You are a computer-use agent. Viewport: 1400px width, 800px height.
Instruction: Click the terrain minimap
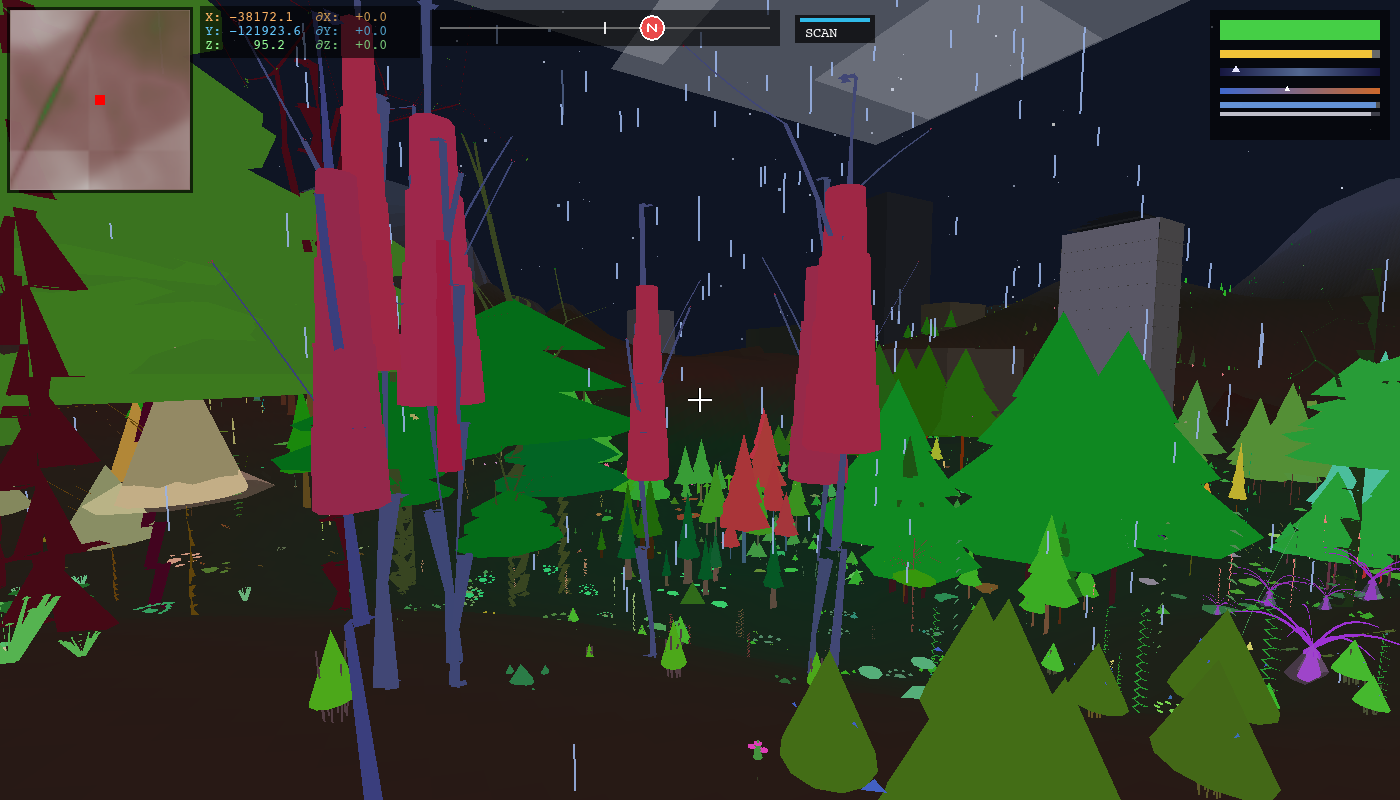100,100
